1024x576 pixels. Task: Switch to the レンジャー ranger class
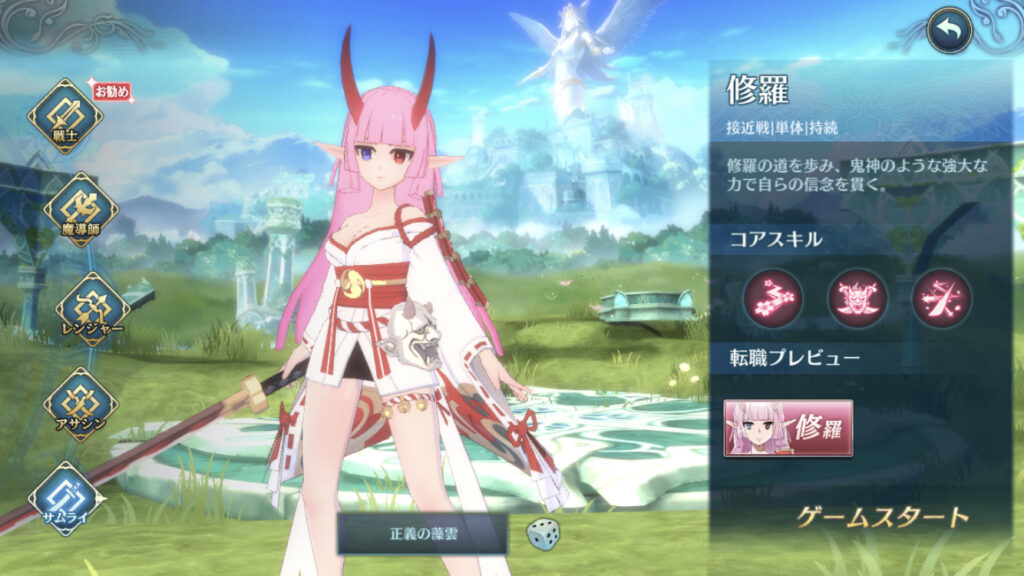pyautogui.click(x=92, y=308)
